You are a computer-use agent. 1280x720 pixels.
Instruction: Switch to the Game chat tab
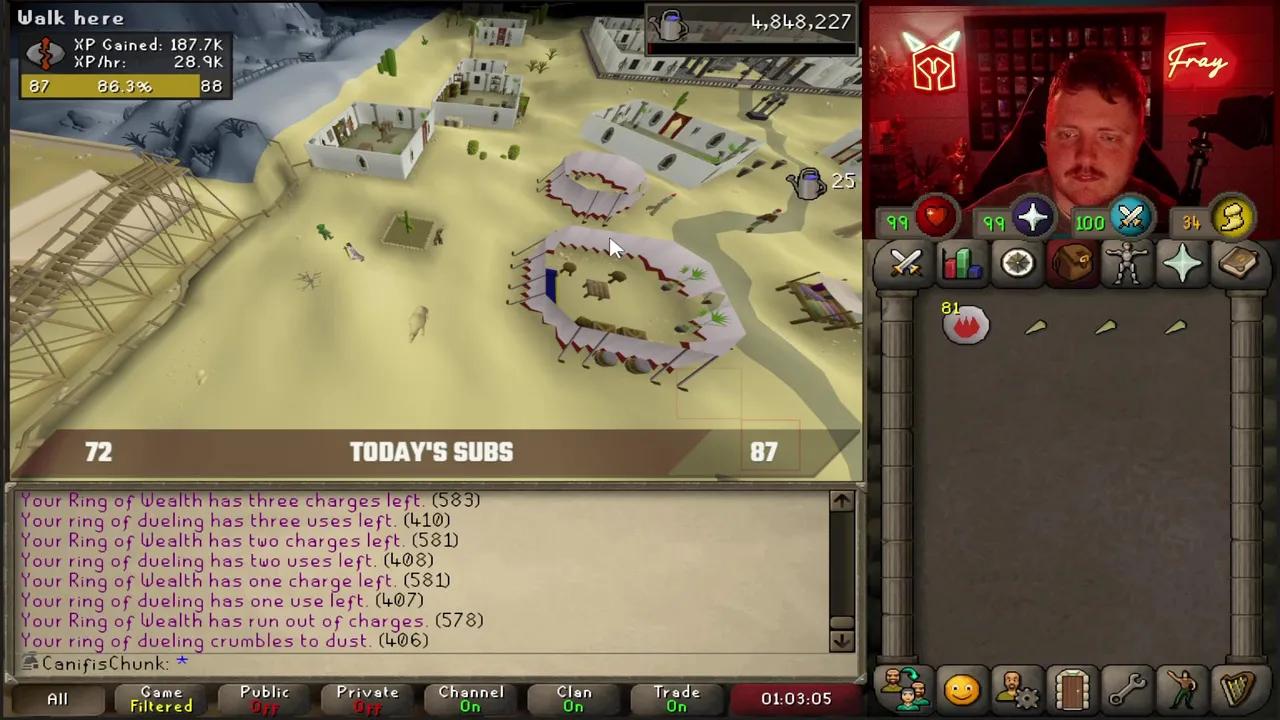(x=160, y=698)
